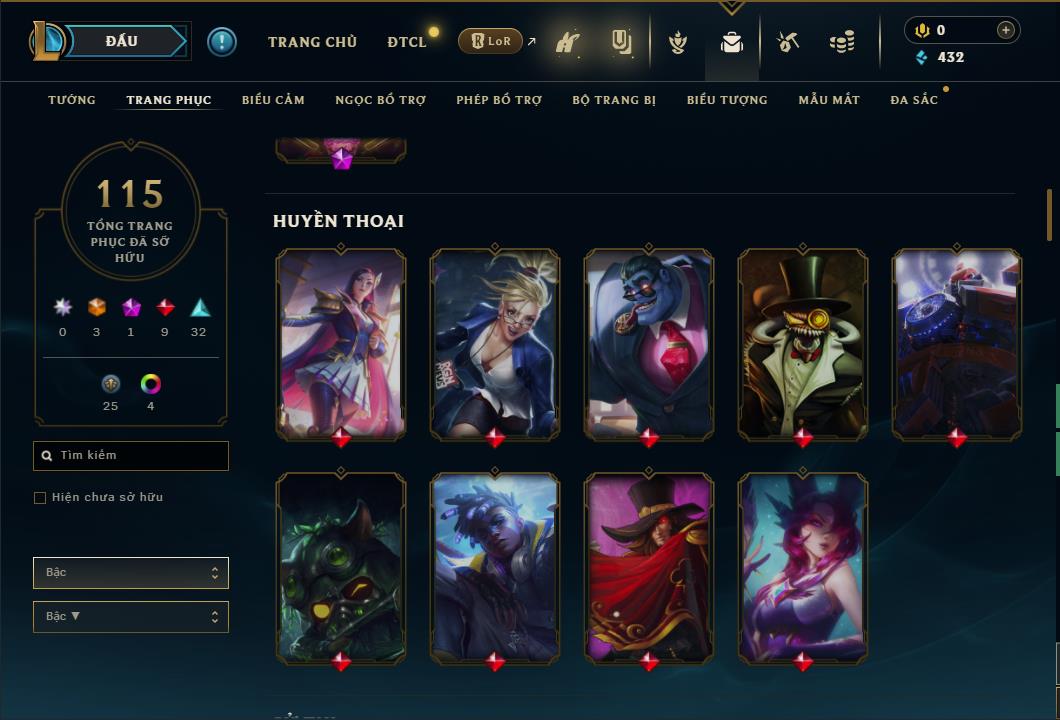Image resolution: width=1060 pixels, height=720 pixels.
Task: Open the TRANG CHỦ home page
Action: coord(312,42)
